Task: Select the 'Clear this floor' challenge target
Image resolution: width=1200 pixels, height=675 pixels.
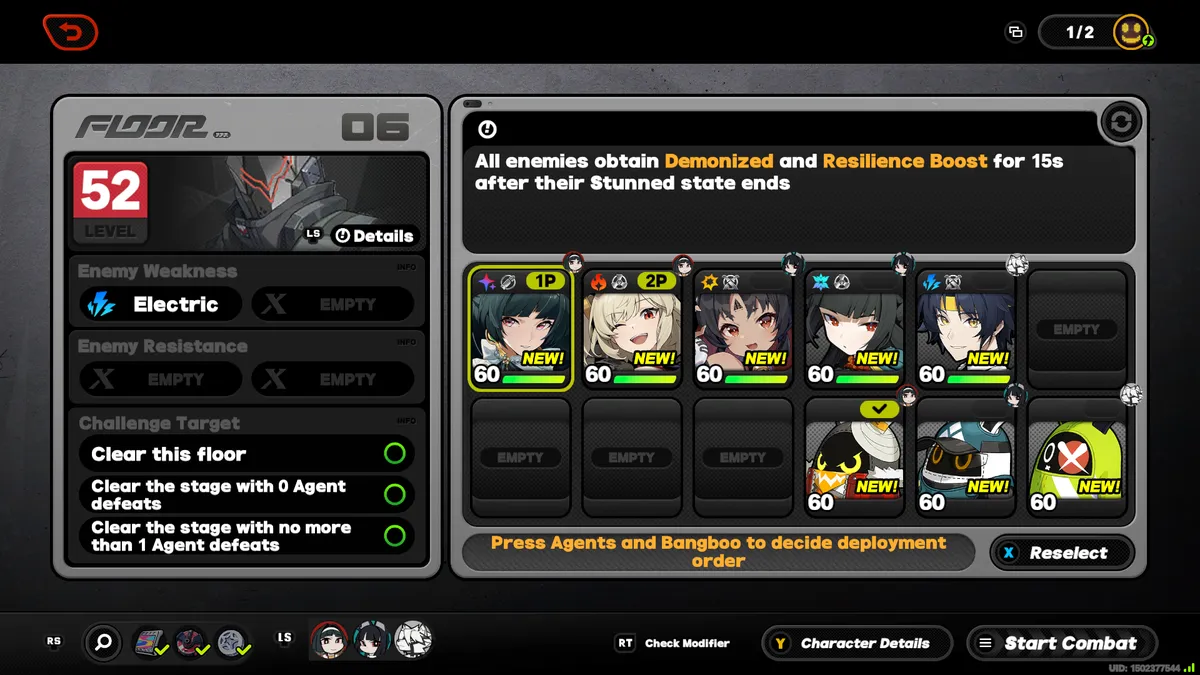Action: 246,454
